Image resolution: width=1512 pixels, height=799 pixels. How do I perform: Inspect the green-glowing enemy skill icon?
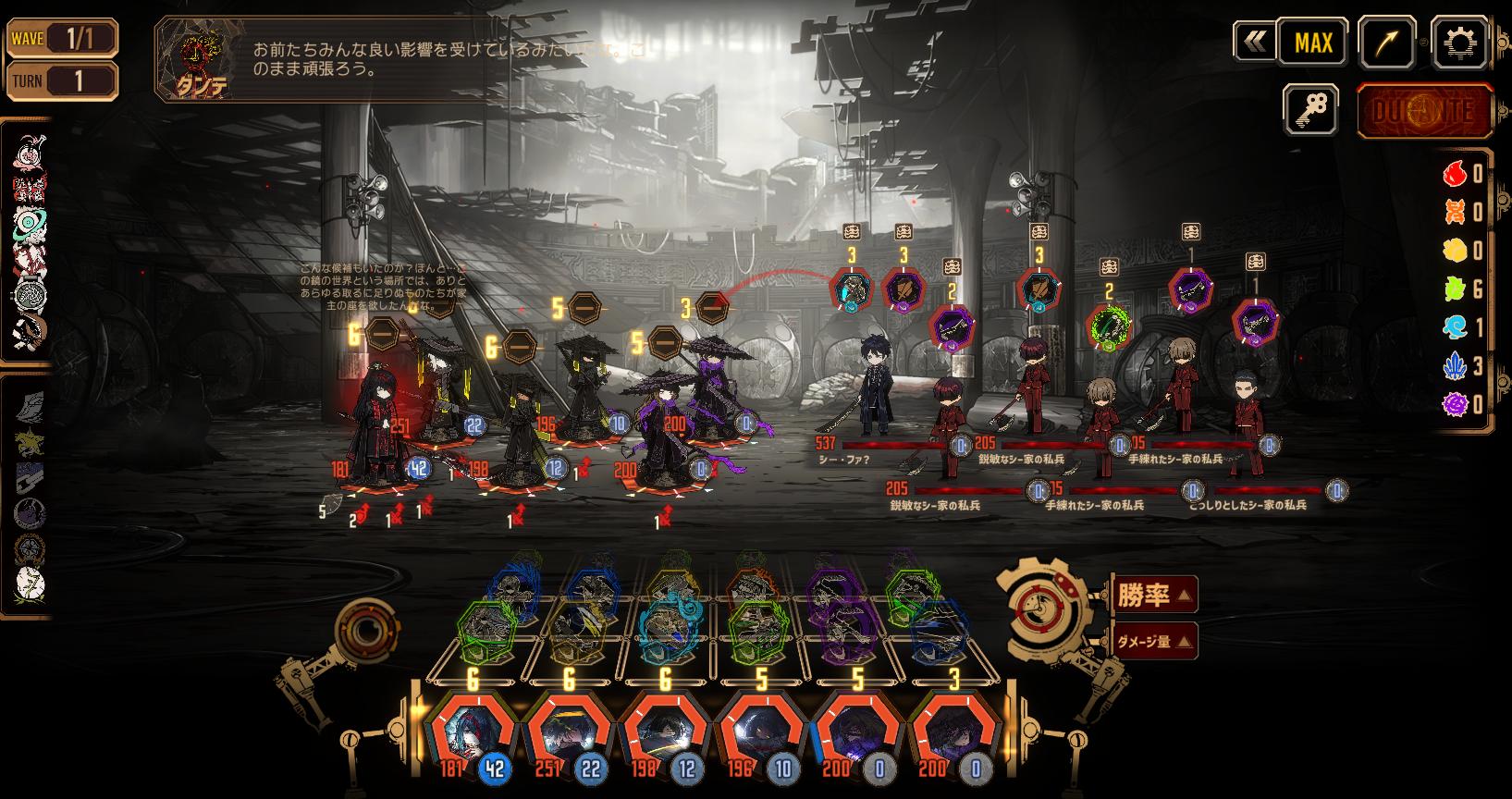tap(1110, 326)
